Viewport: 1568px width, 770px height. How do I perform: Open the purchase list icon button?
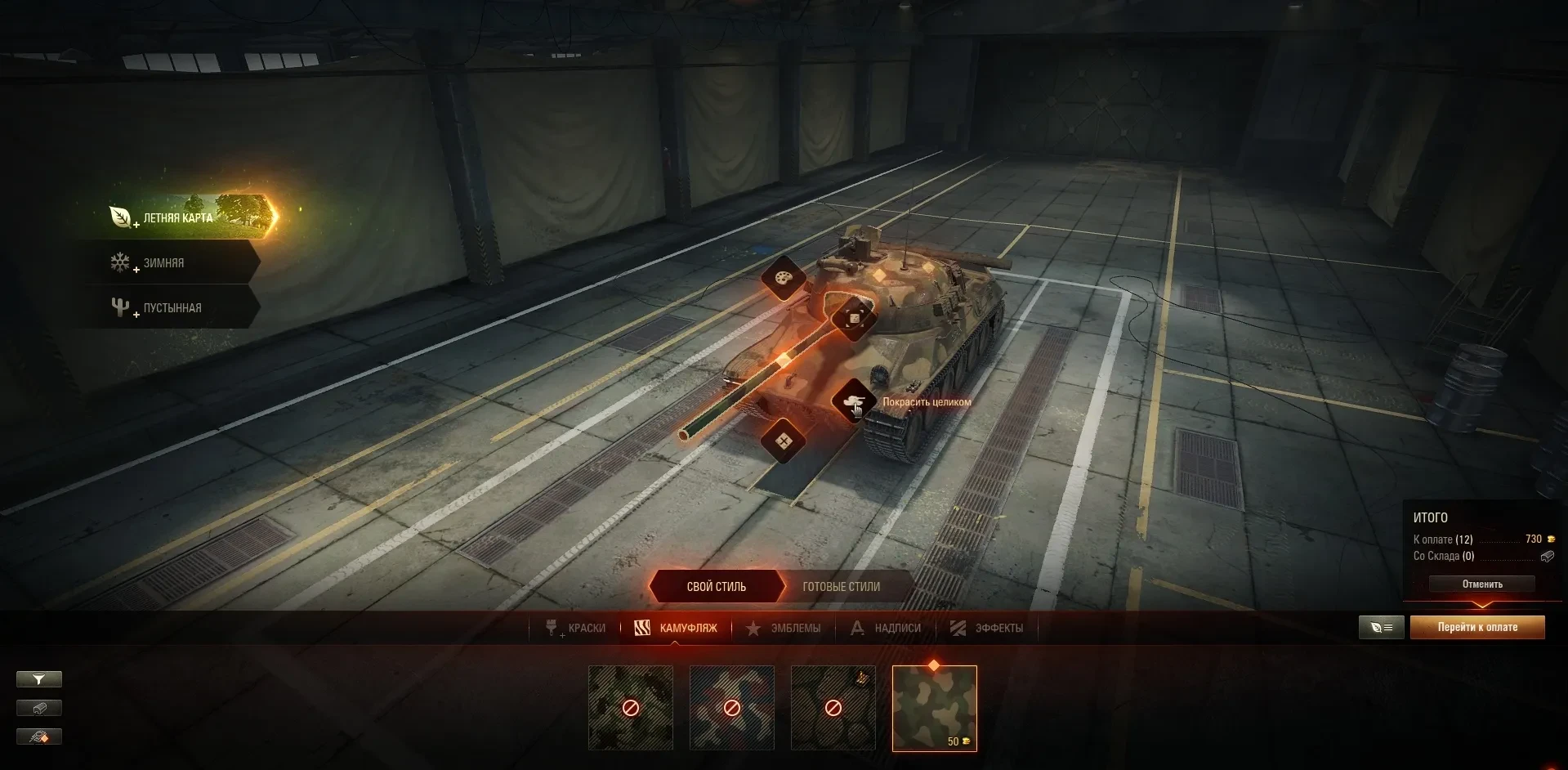1381,628
